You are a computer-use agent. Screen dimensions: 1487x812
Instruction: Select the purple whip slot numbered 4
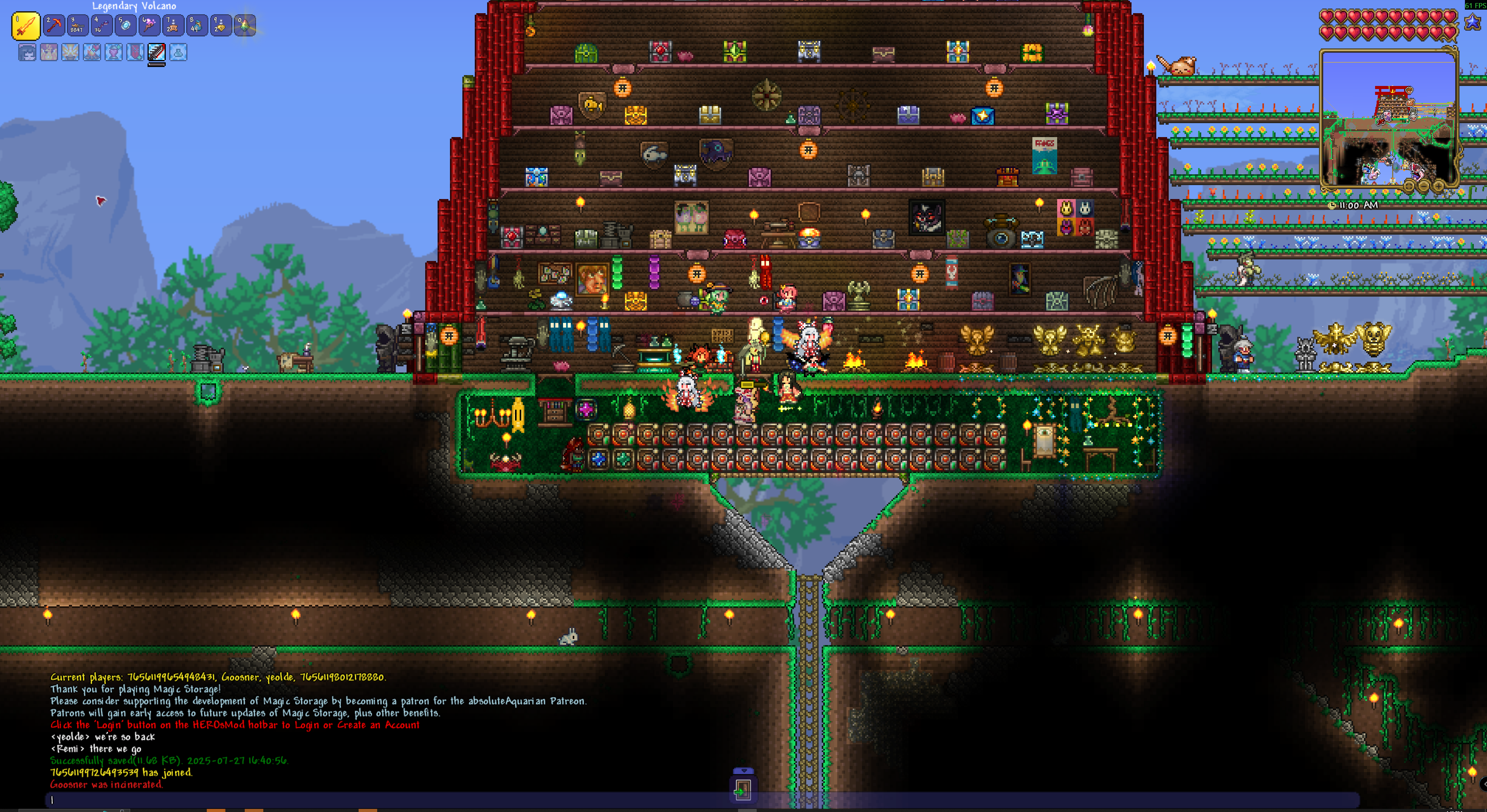pos(101,26)
